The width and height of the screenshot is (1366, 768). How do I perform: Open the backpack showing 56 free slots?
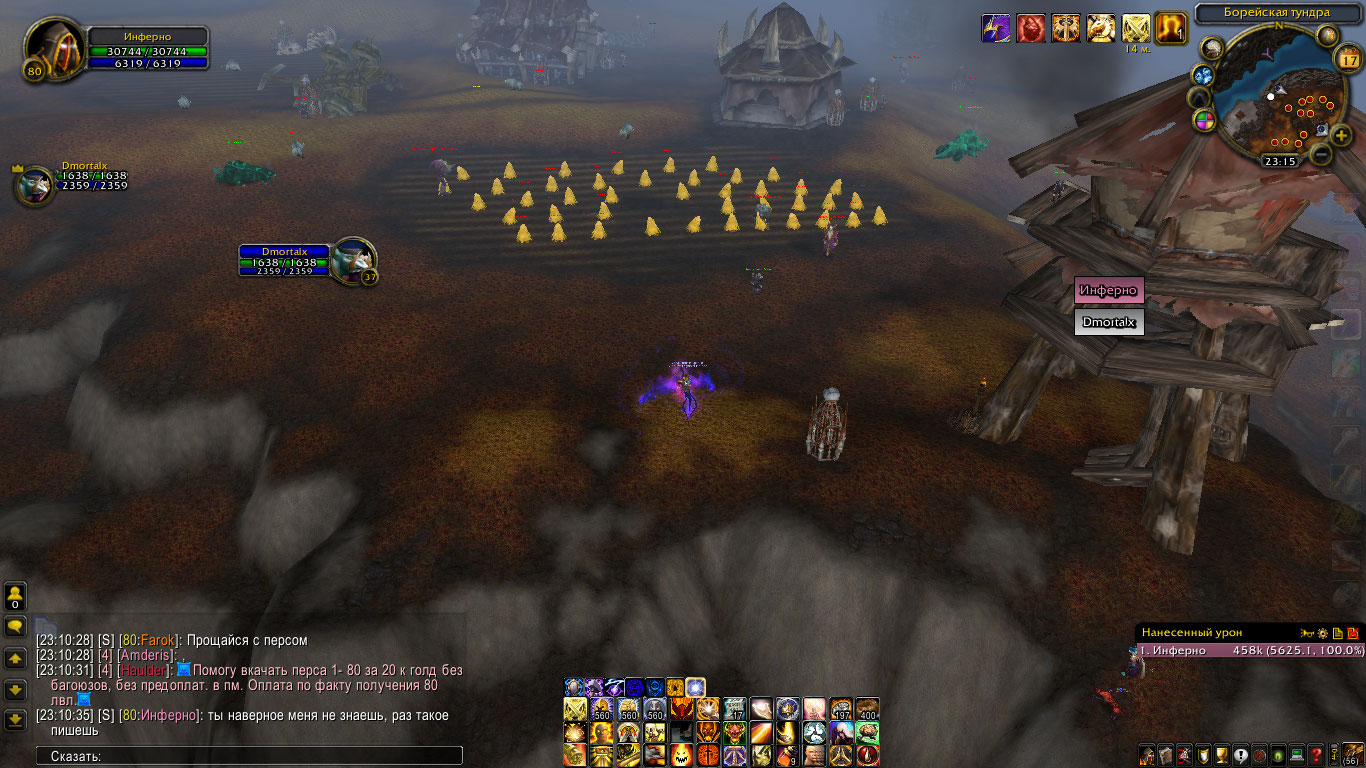[x=1352, y=754]
